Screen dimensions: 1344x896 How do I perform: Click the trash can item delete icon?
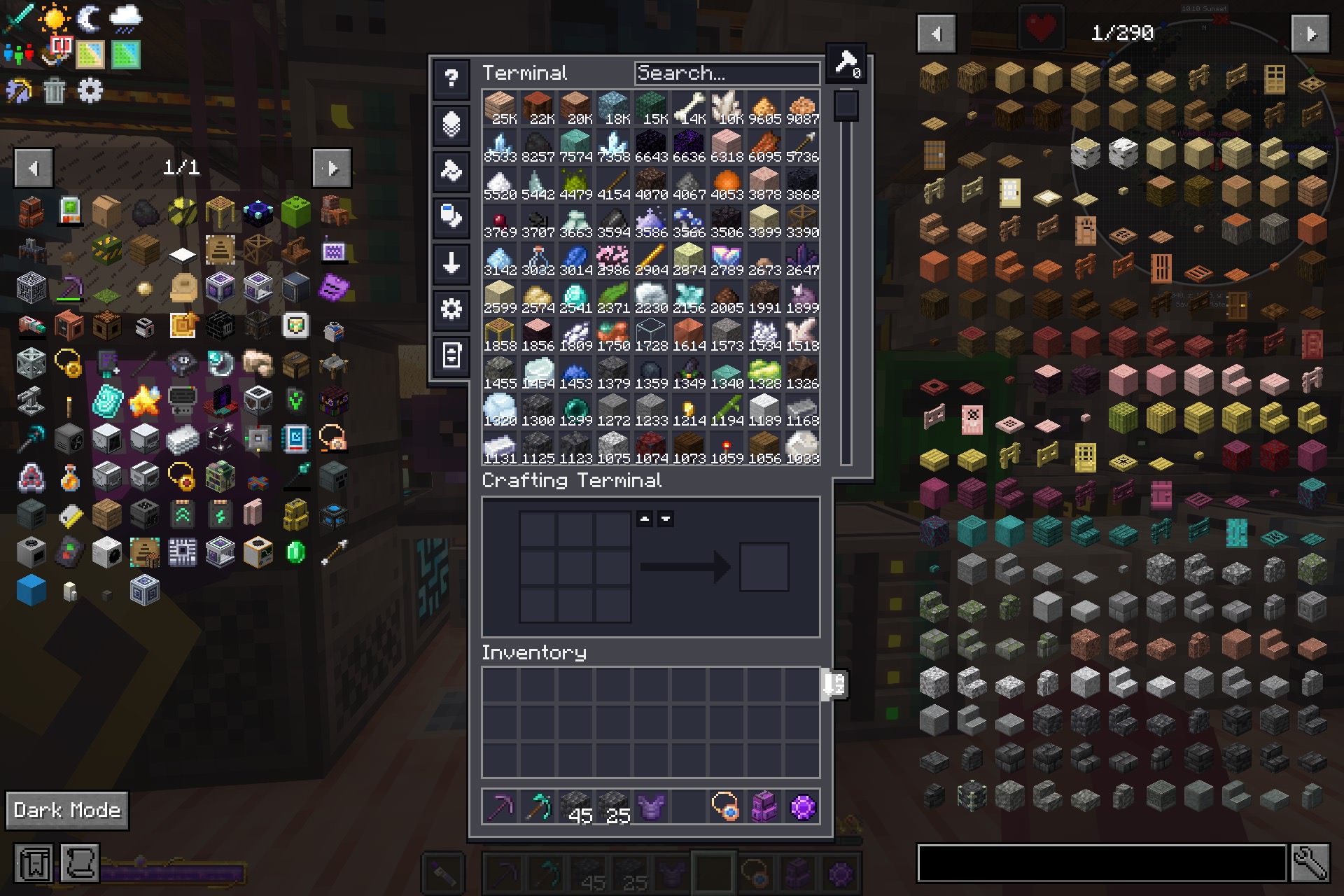click(x=55, y=91)
